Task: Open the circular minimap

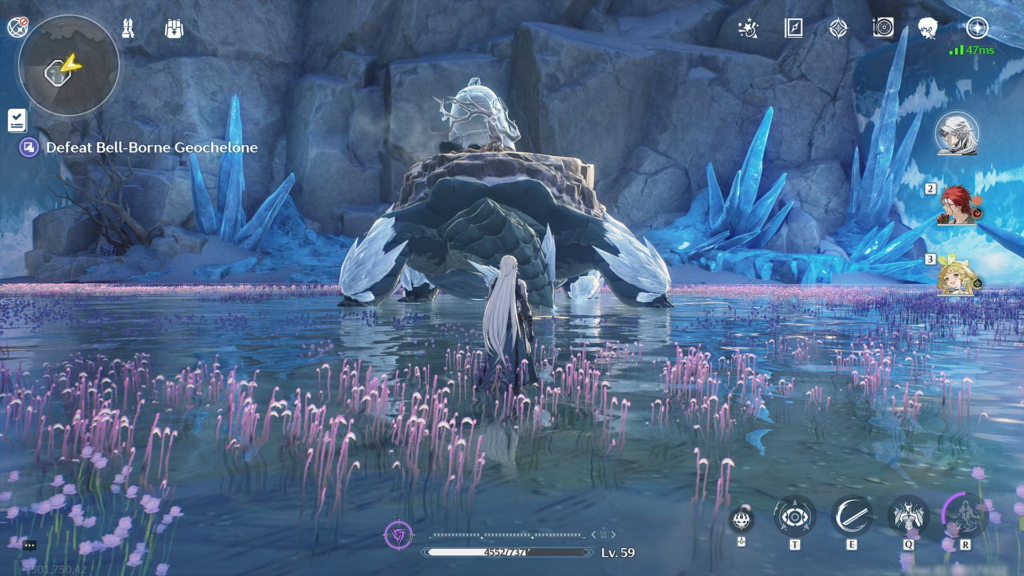Action: click(x=68, y=66)
